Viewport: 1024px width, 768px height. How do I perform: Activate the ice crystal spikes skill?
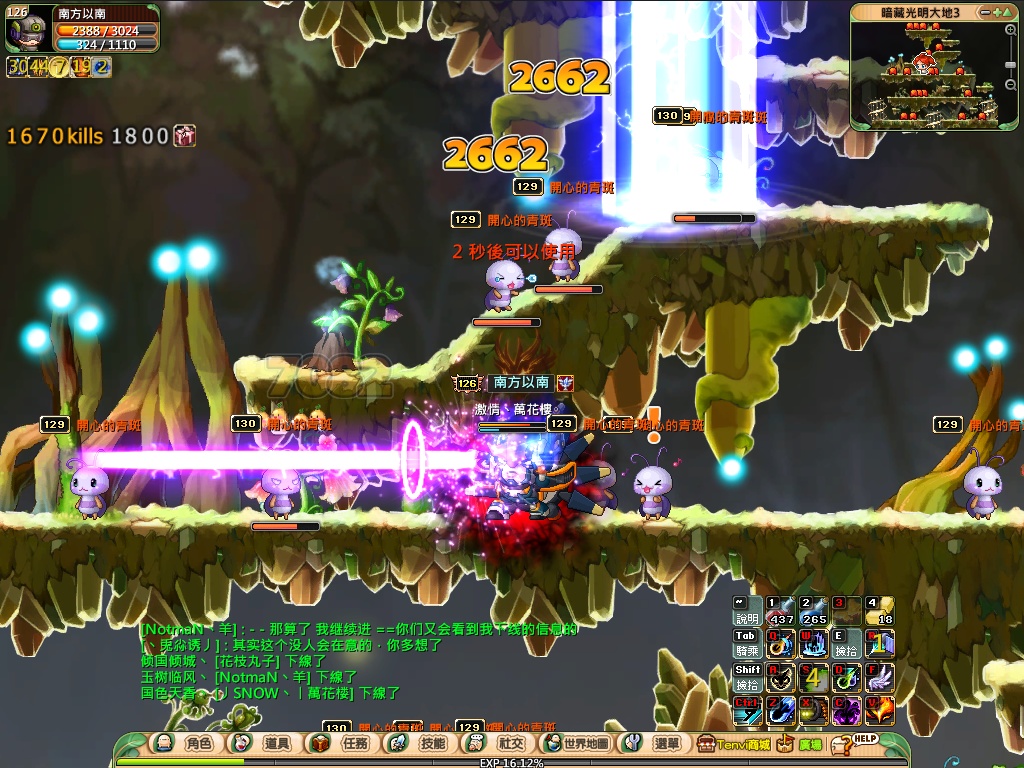813,644
